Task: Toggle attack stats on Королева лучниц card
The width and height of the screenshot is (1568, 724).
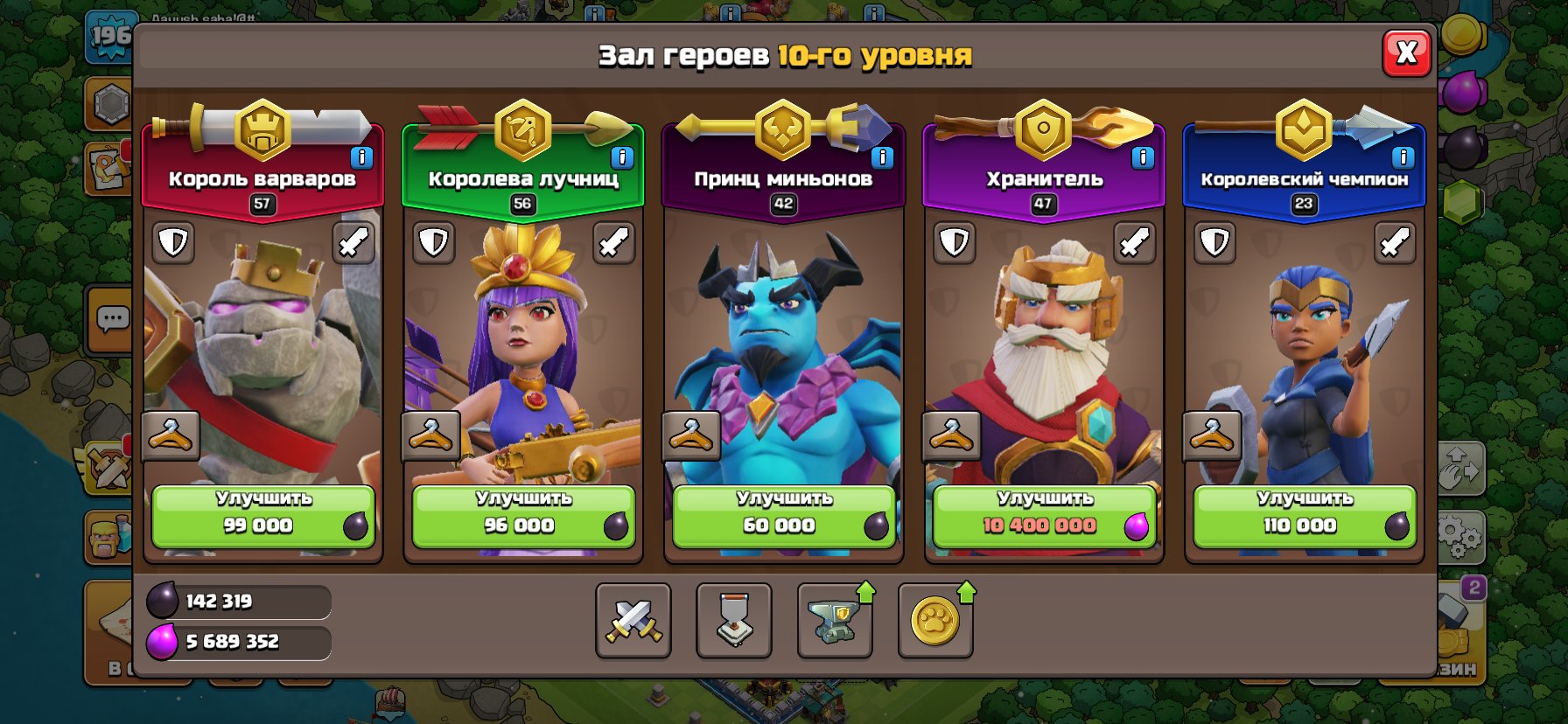Action: (x=613, y=242)
